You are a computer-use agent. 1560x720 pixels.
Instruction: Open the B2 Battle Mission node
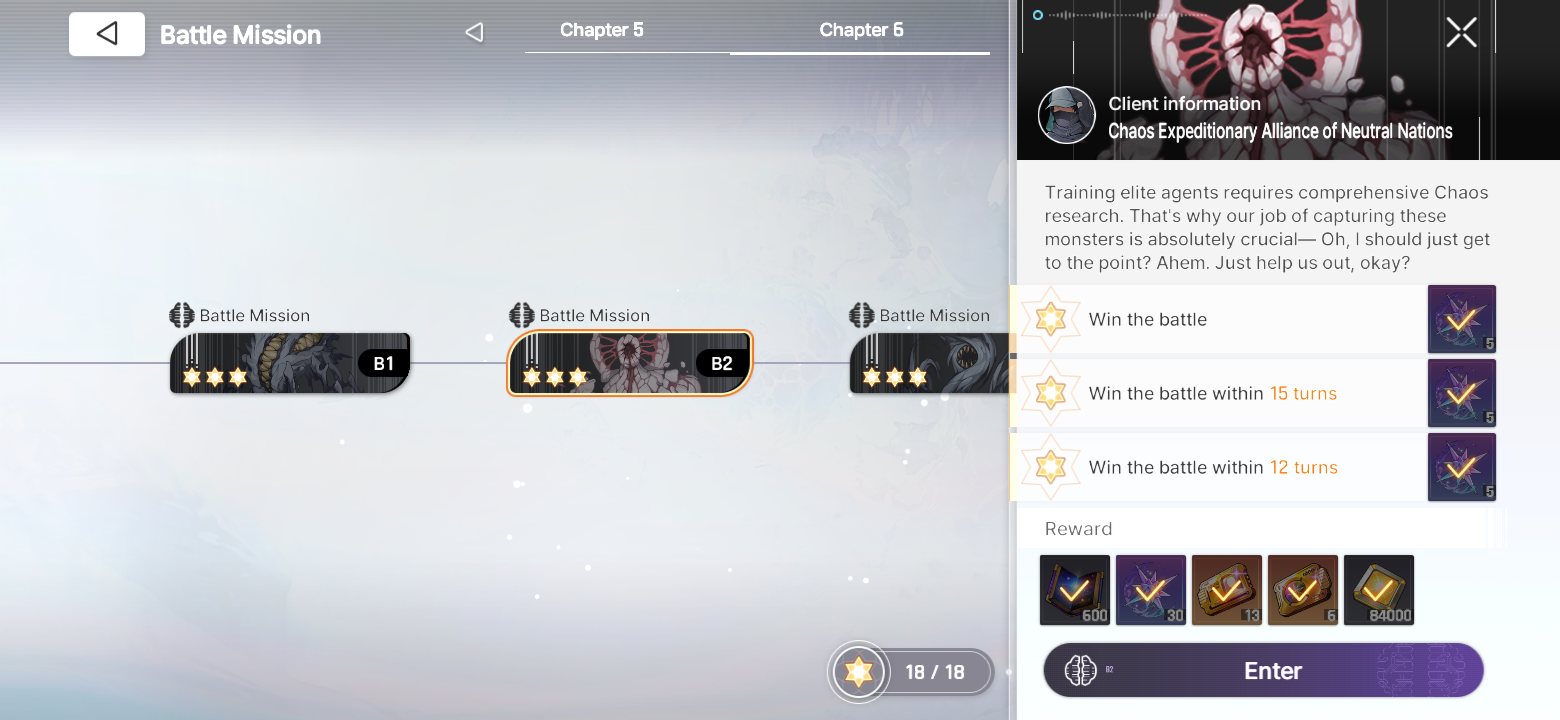[x=628, y=363]
